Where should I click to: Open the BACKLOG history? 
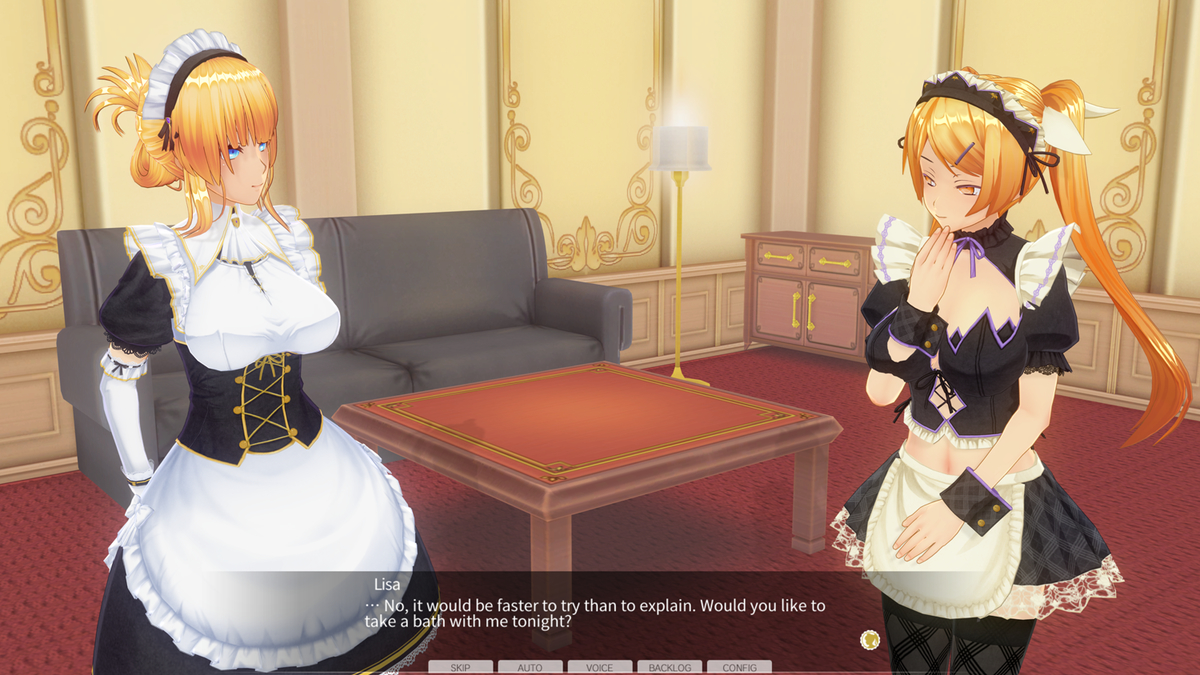670,667
